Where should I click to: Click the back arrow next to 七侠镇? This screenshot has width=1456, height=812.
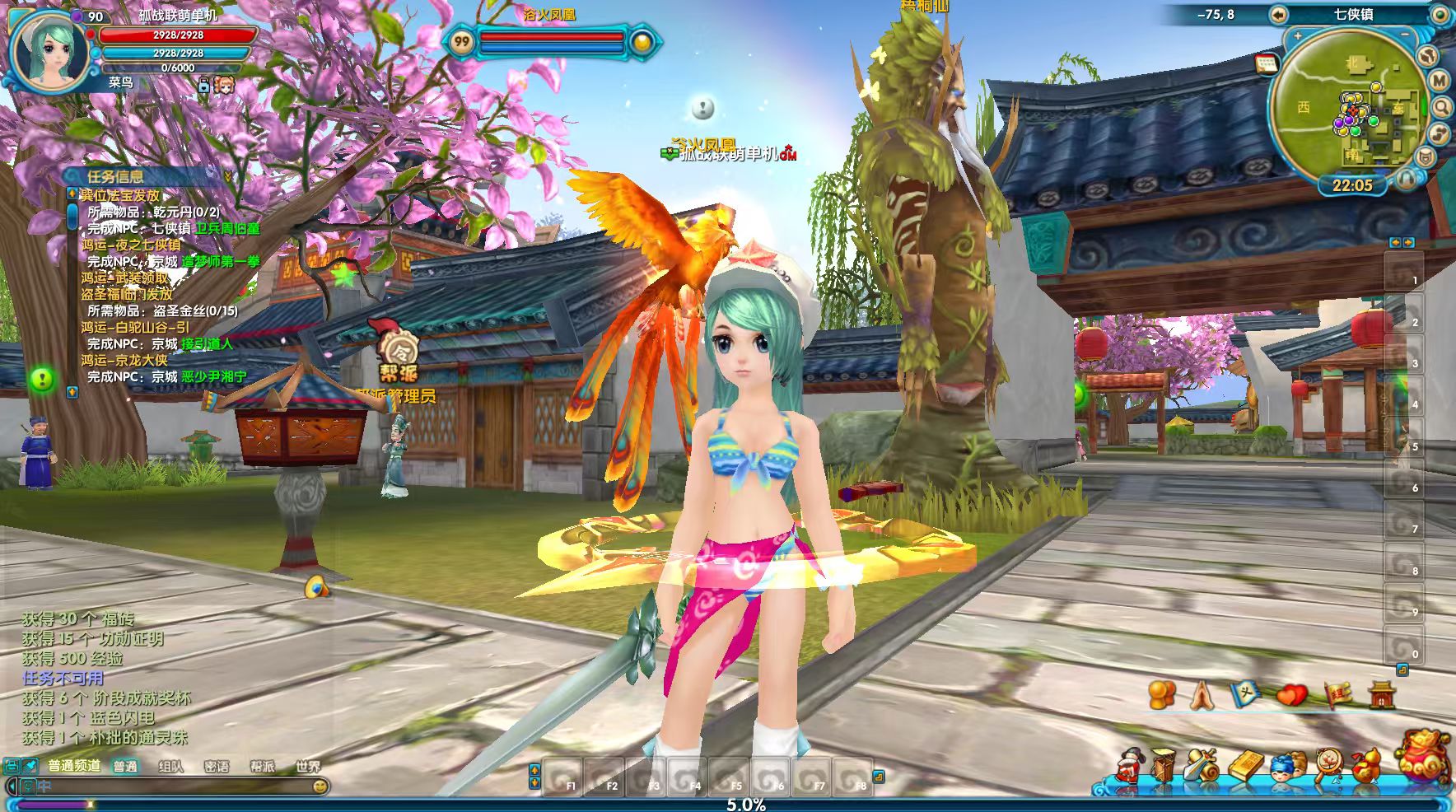click(1278, 14)
